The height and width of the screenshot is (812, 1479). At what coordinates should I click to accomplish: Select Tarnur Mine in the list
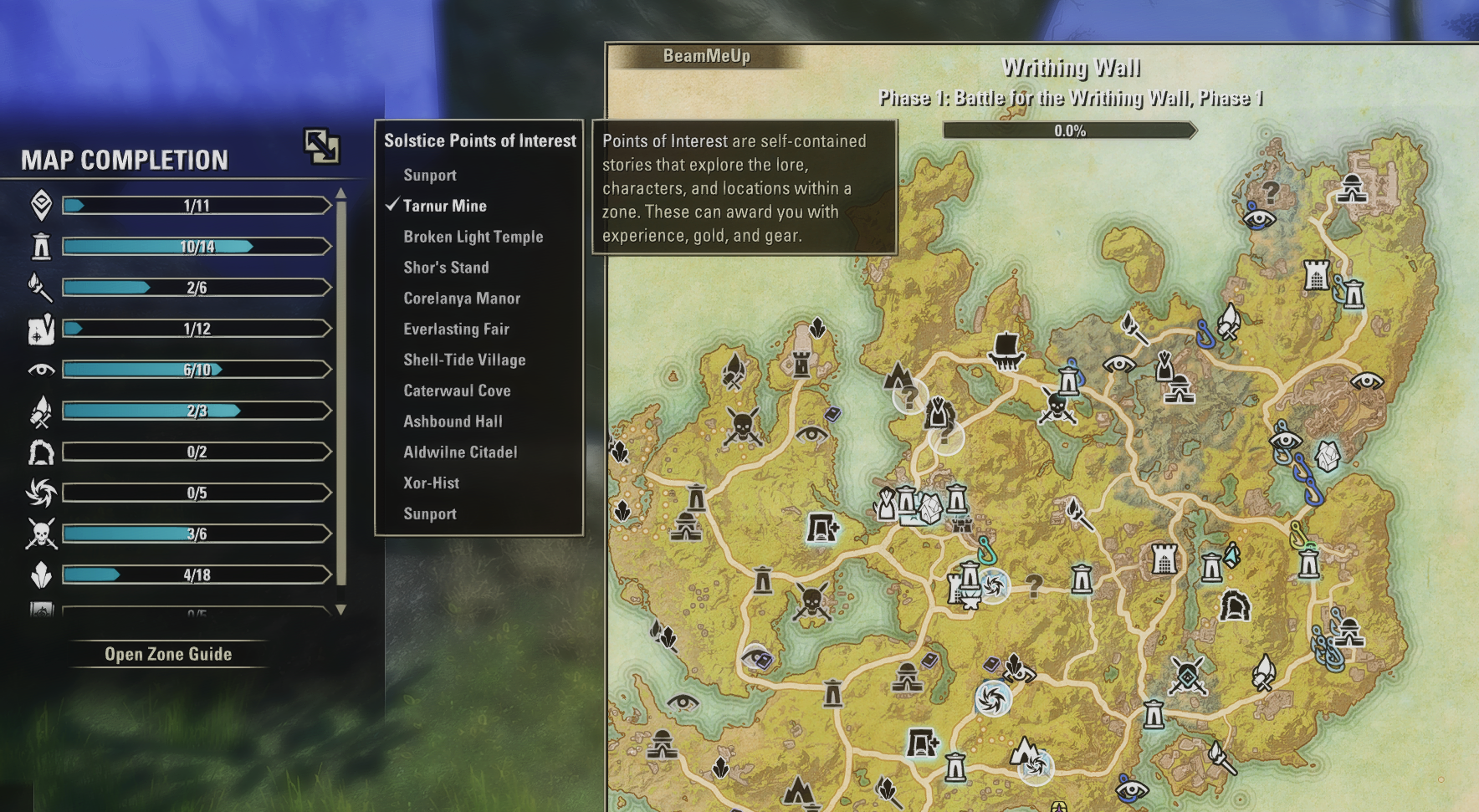(x=444, y=206)
